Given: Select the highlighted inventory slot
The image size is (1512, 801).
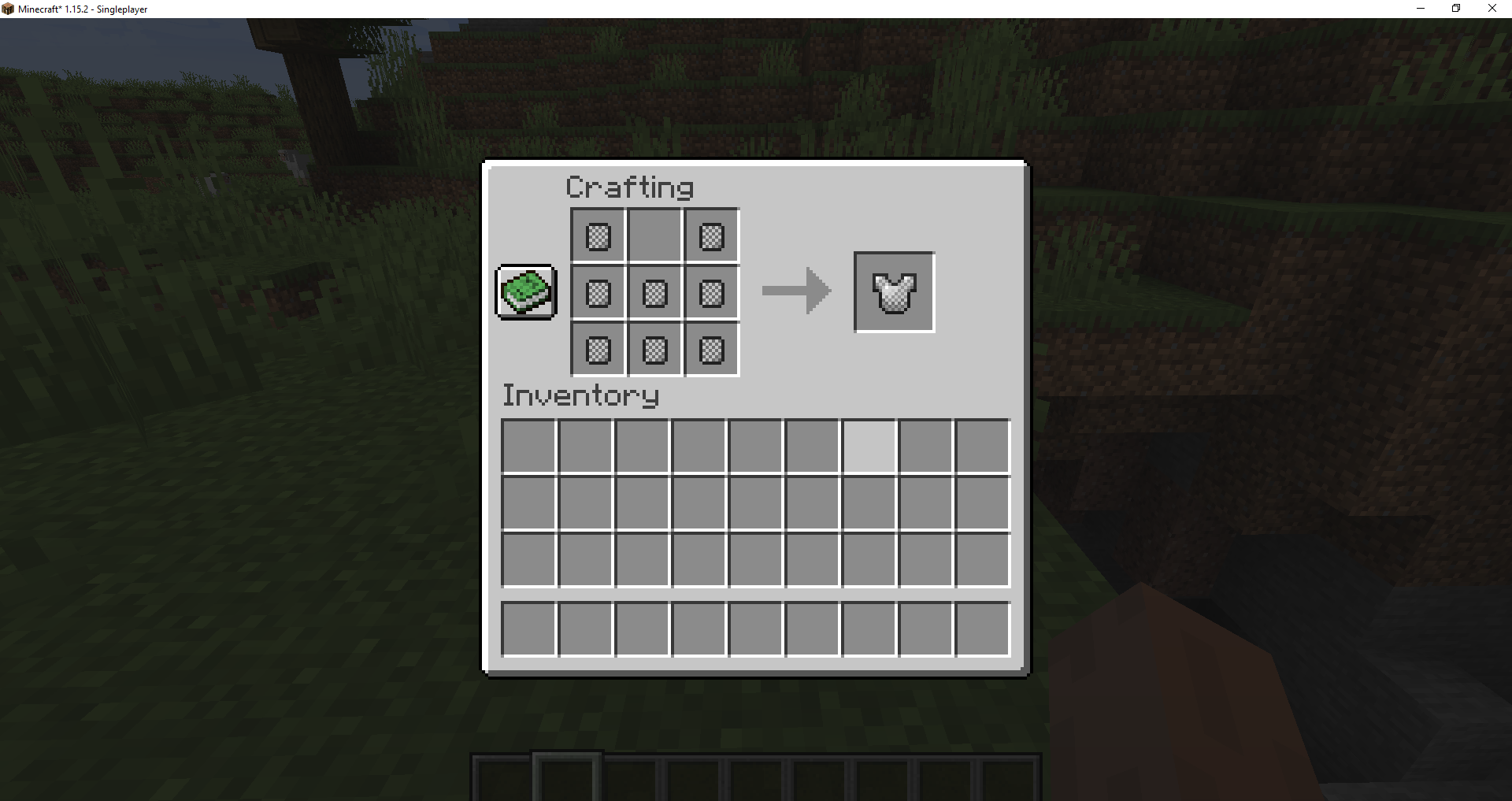Looking at the screenshot, I should (868, 445).
